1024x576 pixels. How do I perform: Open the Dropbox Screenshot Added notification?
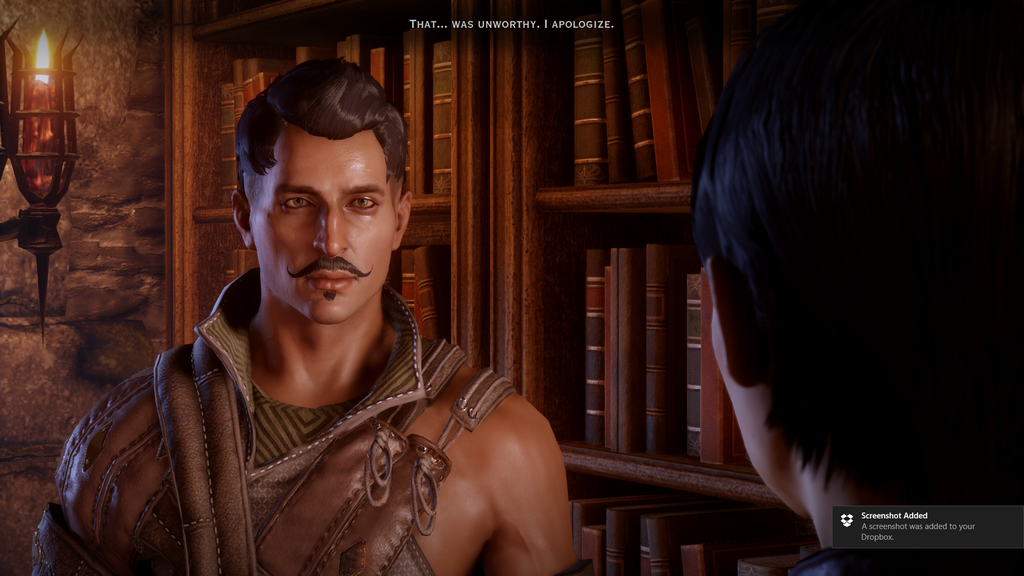[927, 526]
